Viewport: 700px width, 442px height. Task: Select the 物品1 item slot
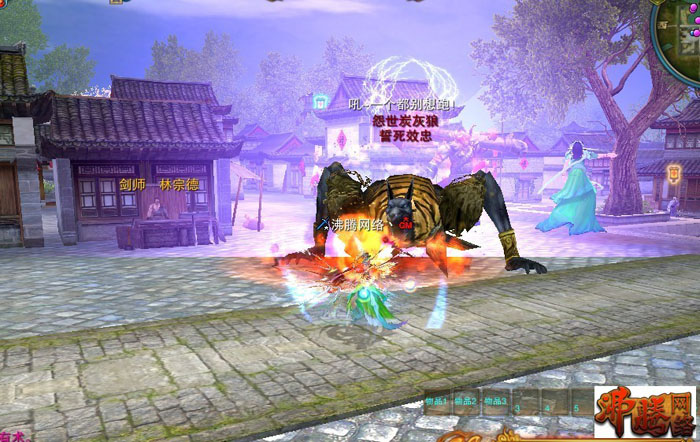click(438, 402)
